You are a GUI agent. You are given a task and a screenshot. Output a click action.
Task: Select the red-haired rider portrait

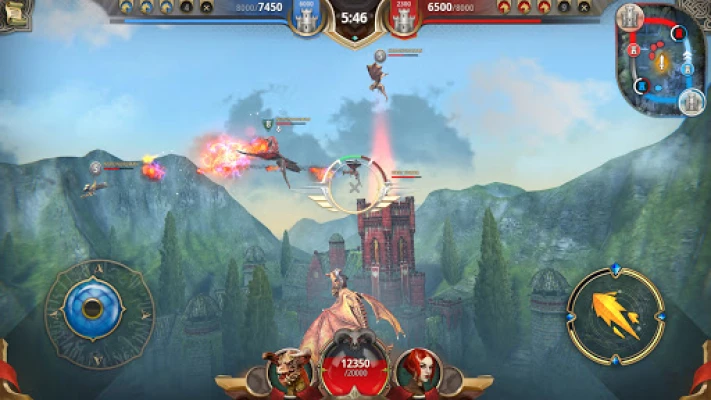point(417,371)
